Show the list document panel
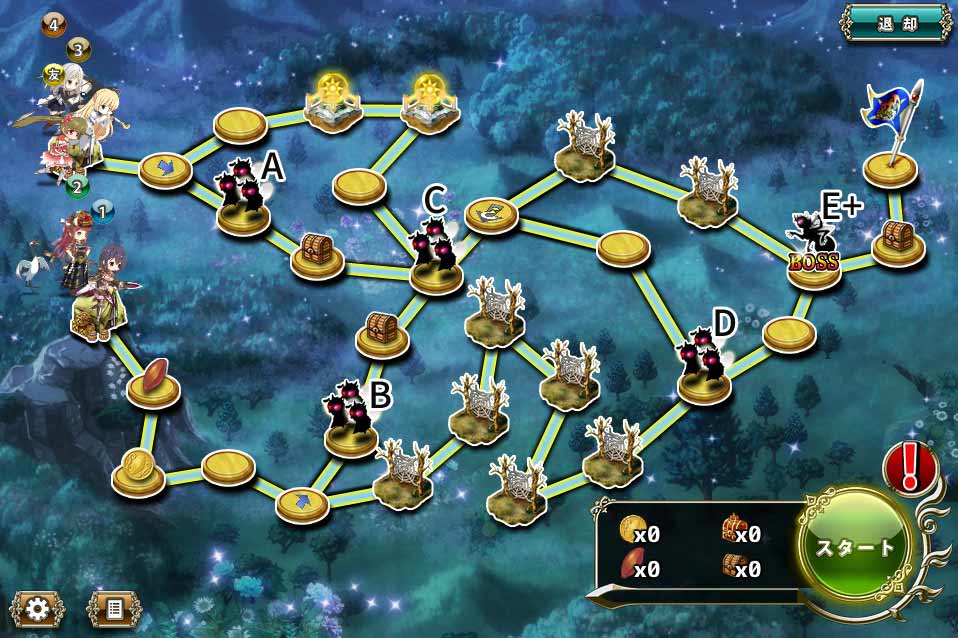The height and width of the screenshot is (638, 958). [114, 607]
